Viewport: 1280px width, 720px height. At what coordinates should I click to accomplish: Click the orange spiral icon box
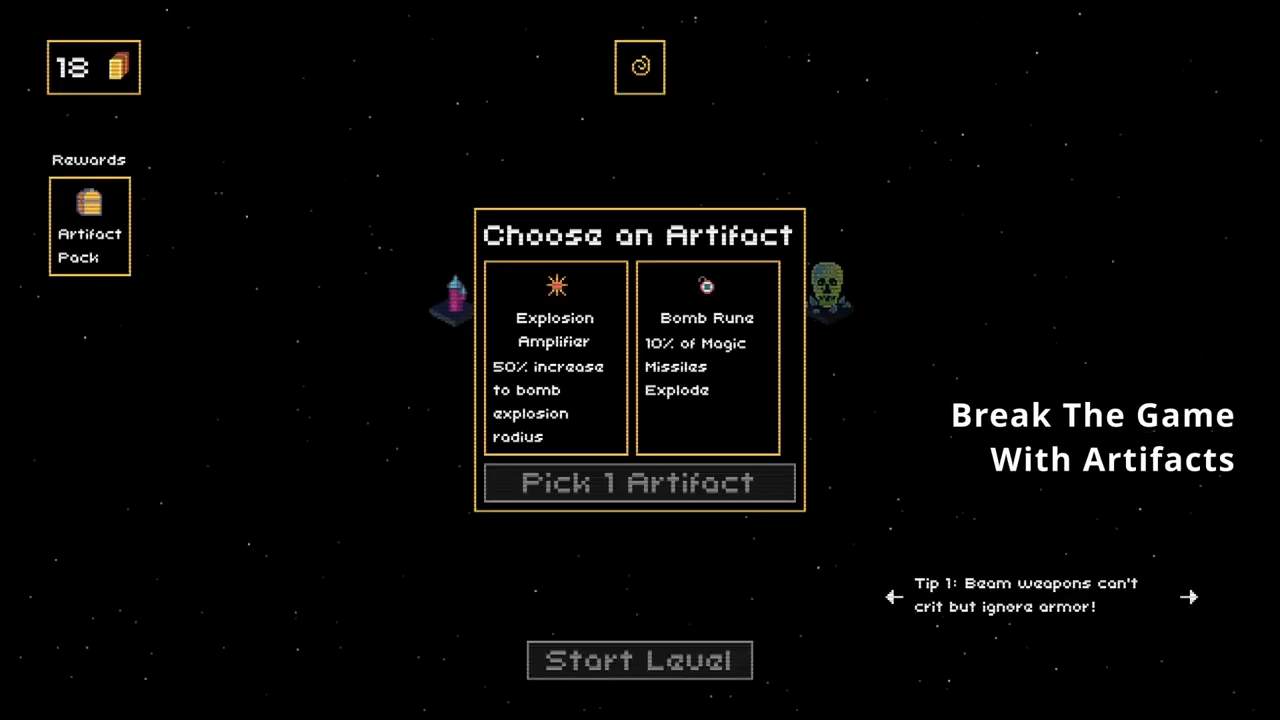640,67
